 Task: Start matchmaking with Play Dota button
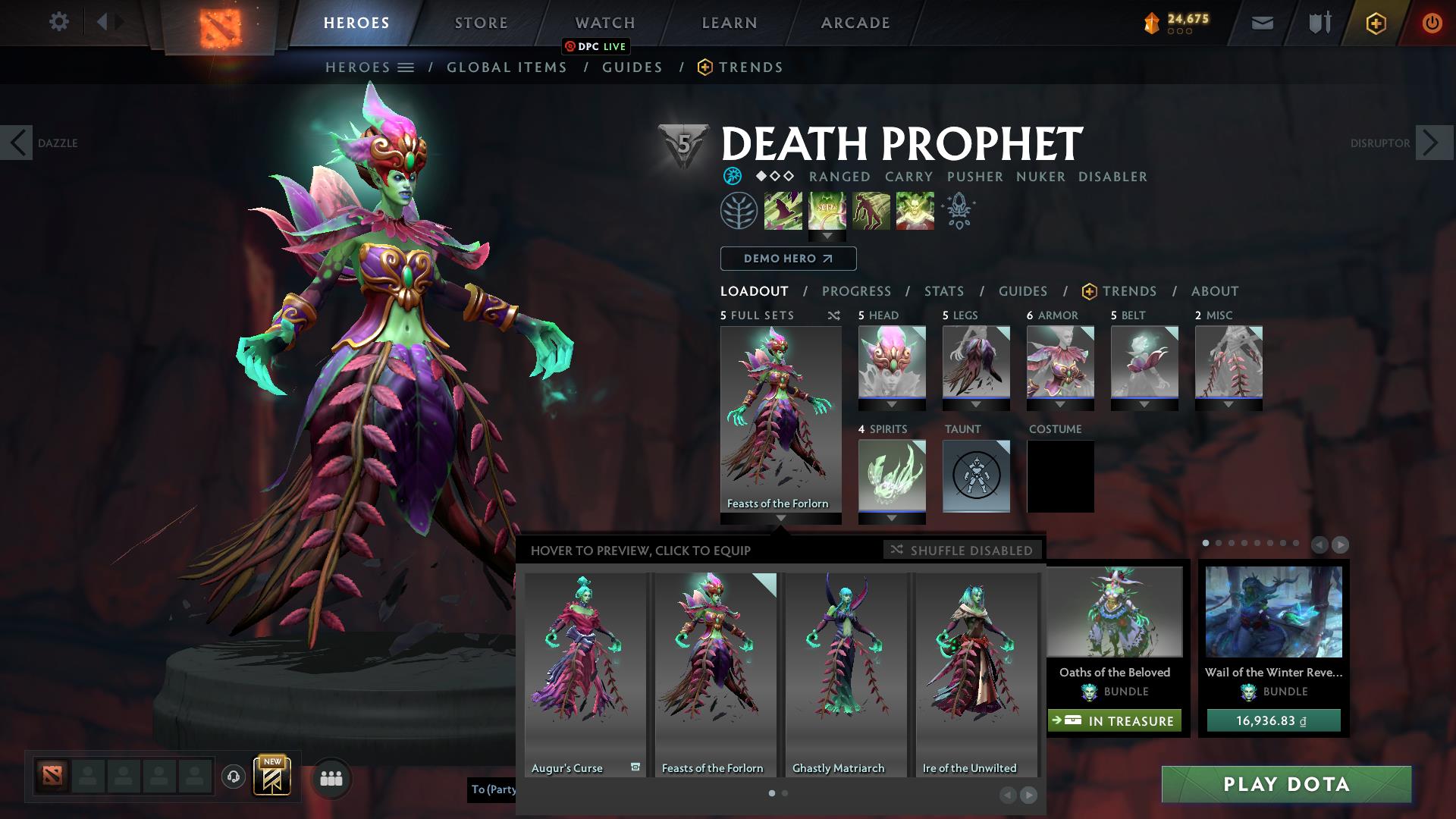tap(1286, 784)
